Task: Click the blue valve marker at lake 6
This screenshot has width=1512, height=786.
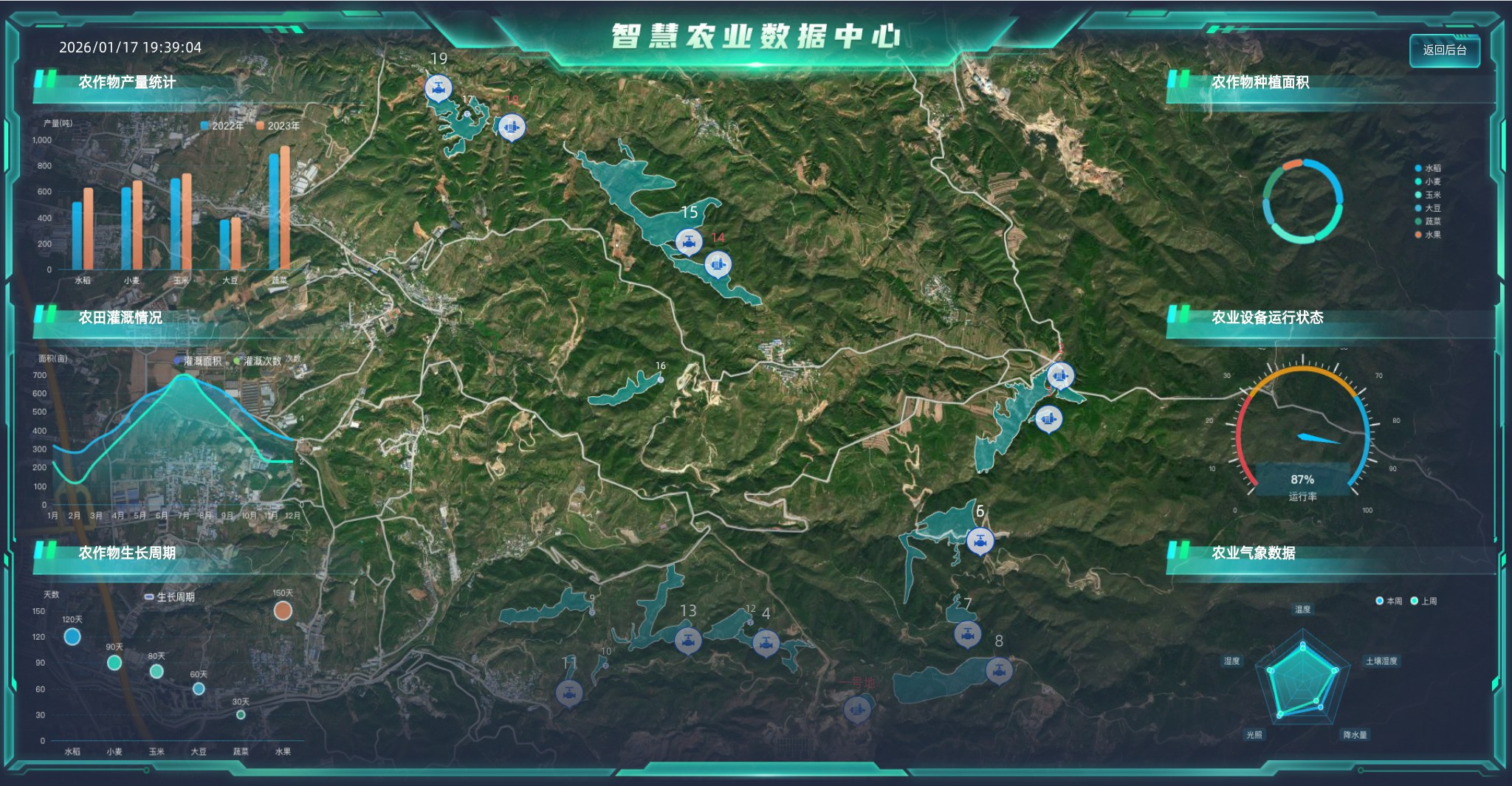Action: tap(980, 539)
